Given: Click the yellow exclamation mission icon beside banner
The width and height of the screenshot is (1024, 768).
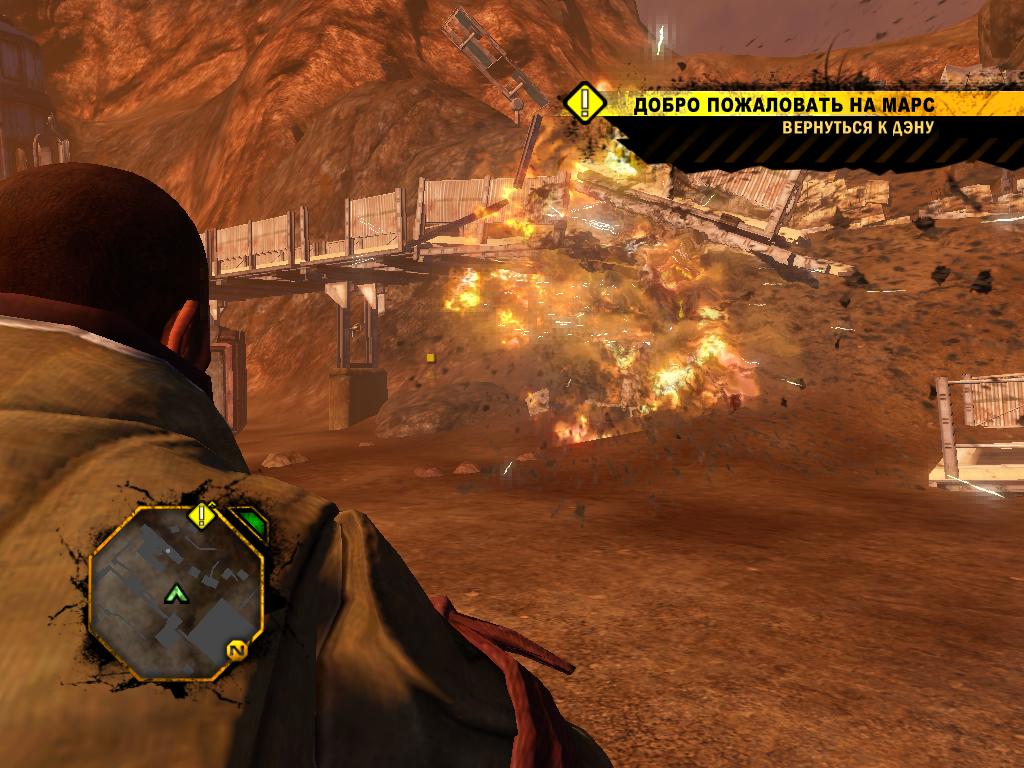Looking at the screenshot, I should pyautogui.click(x=584, y=103).
